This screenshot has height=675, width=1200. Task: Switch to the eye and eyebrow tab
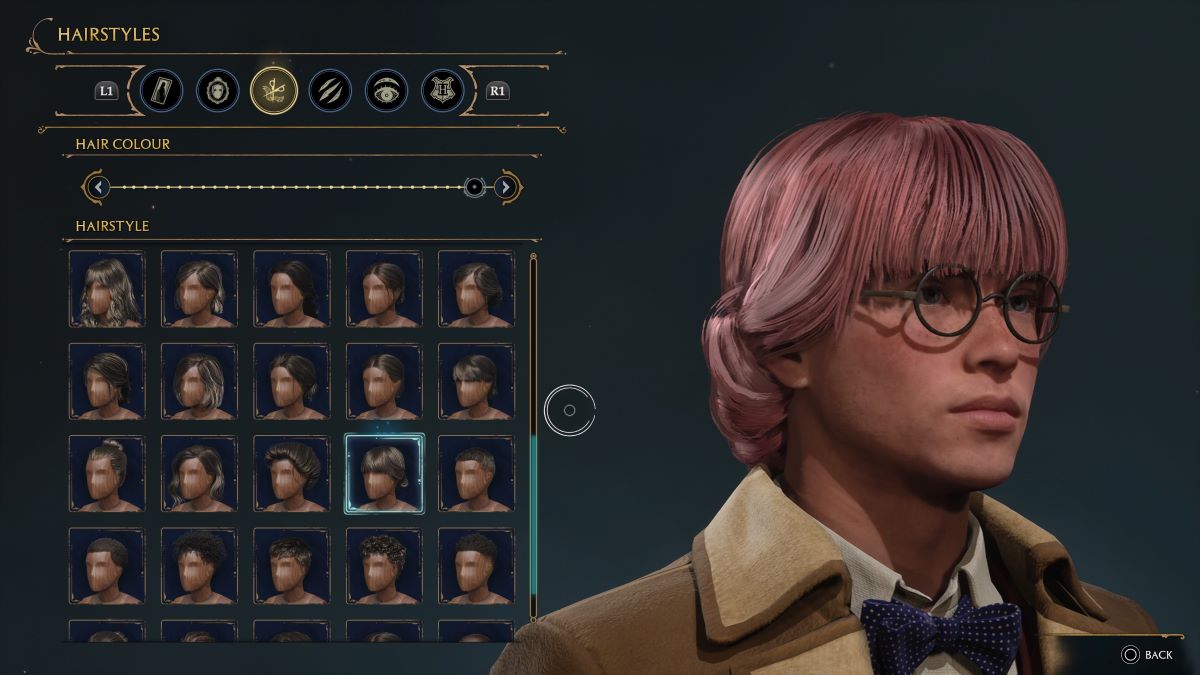pyautogui.click(x=385, y=91)
